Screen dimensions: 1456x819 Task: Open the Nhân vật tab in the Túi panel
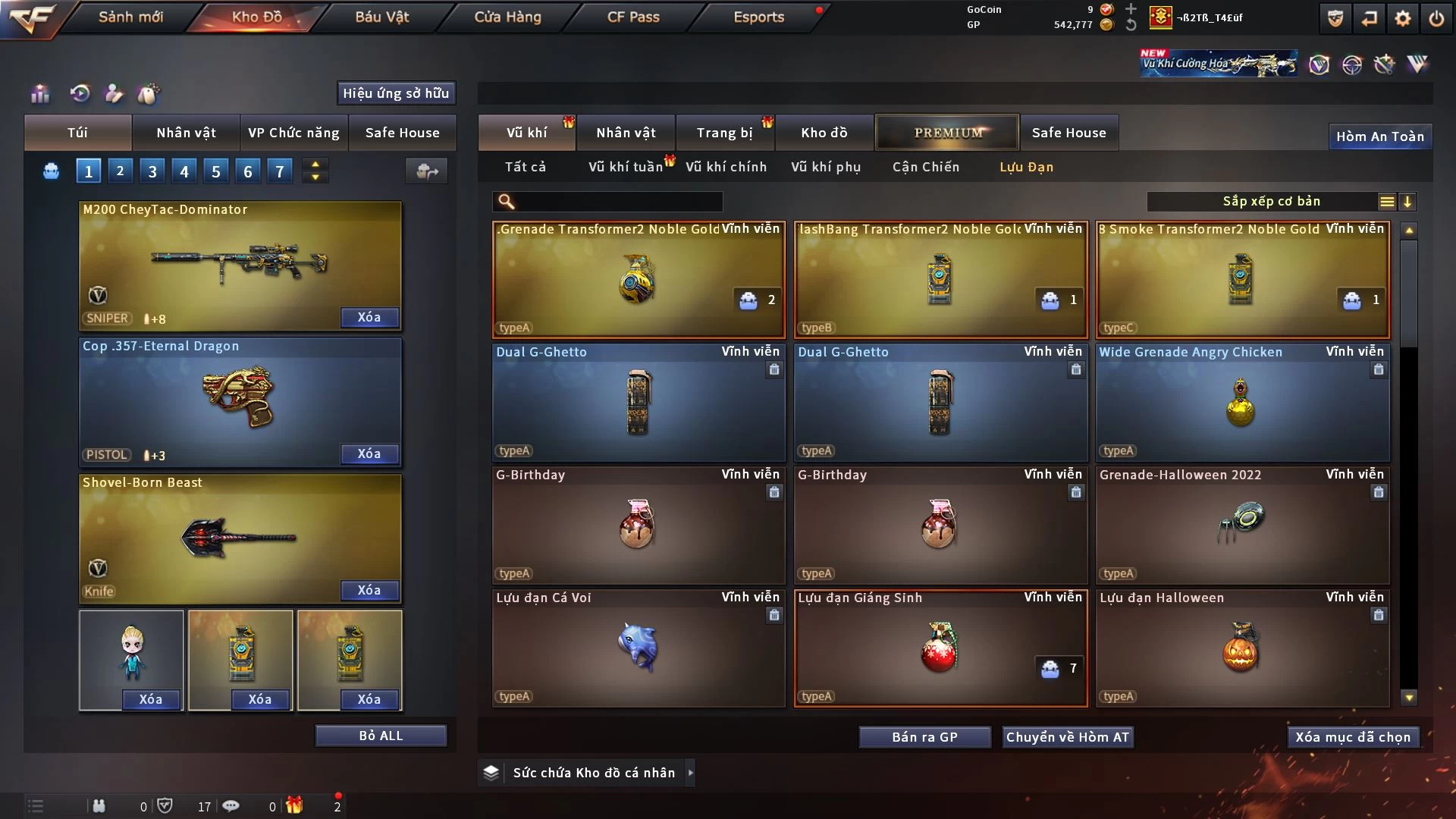pyautogui.click(x=186, y=133)
